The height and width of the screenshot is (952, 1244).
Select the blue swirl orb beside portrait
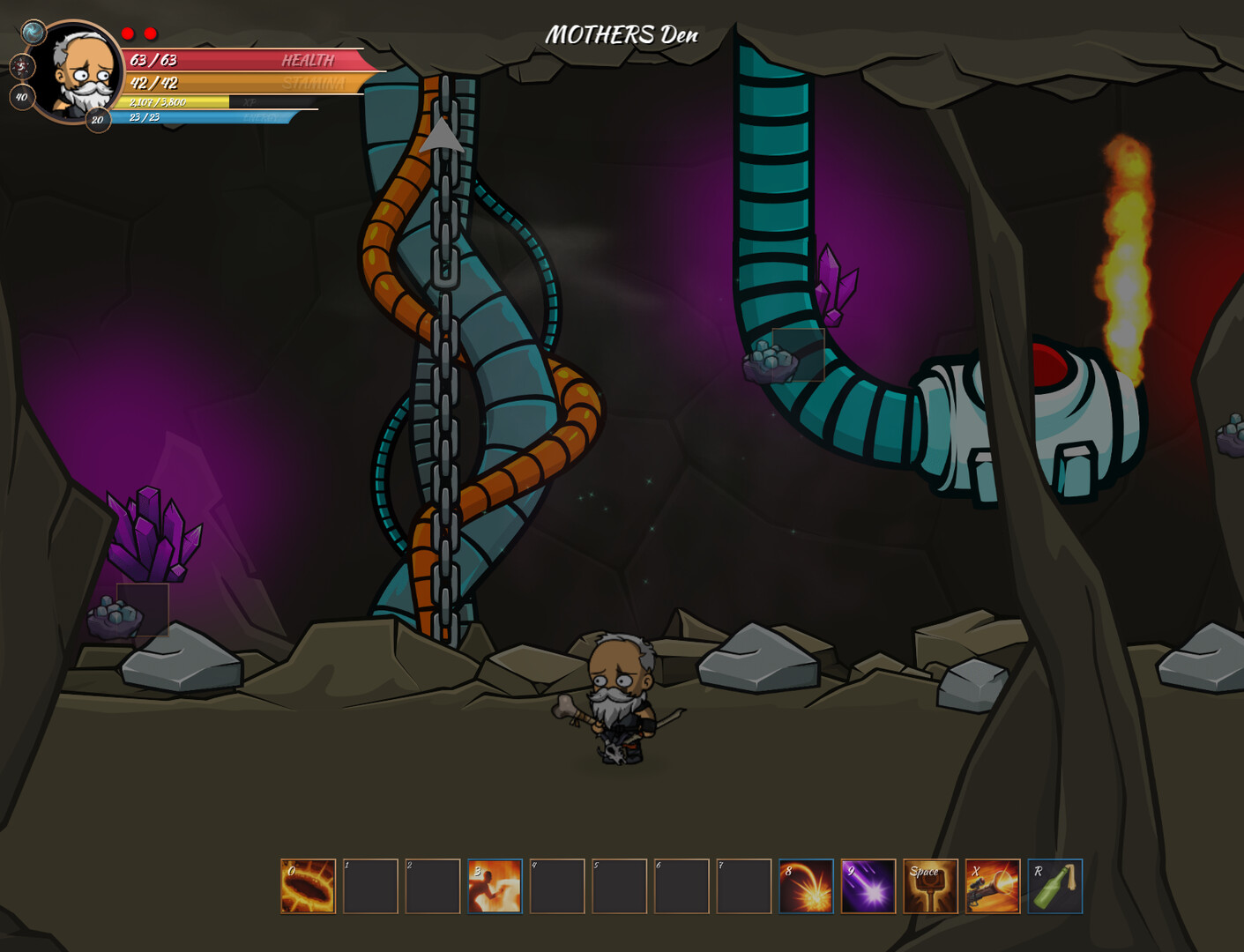(34, 33)
